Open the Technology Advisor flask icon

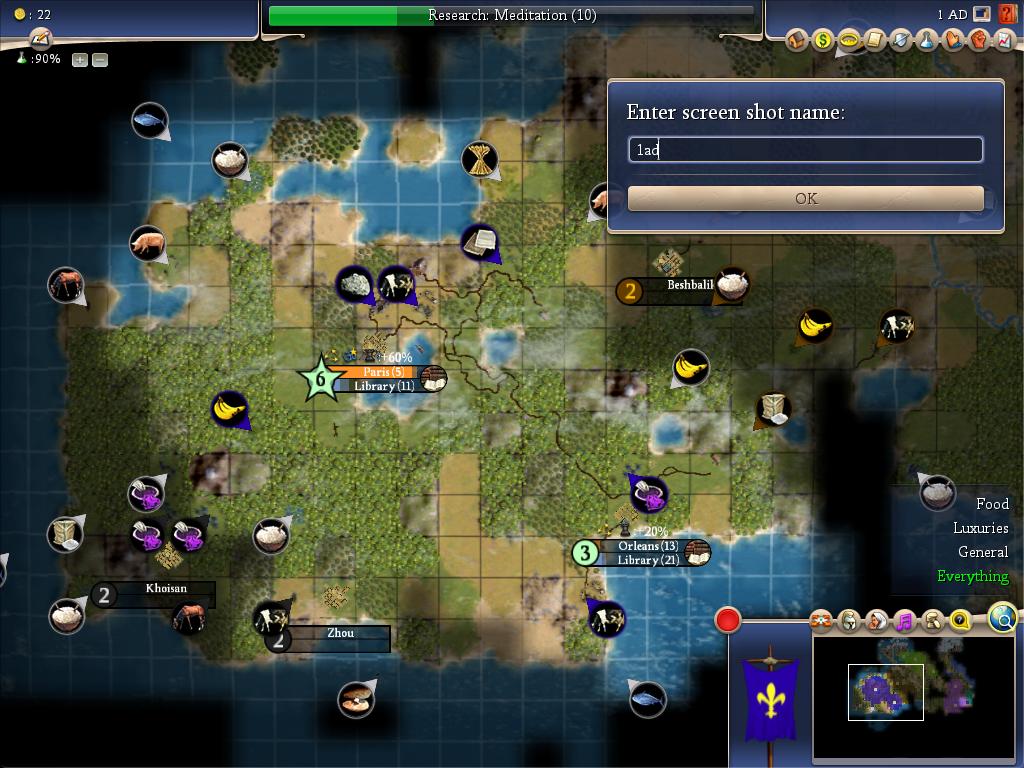click(926, 40)
